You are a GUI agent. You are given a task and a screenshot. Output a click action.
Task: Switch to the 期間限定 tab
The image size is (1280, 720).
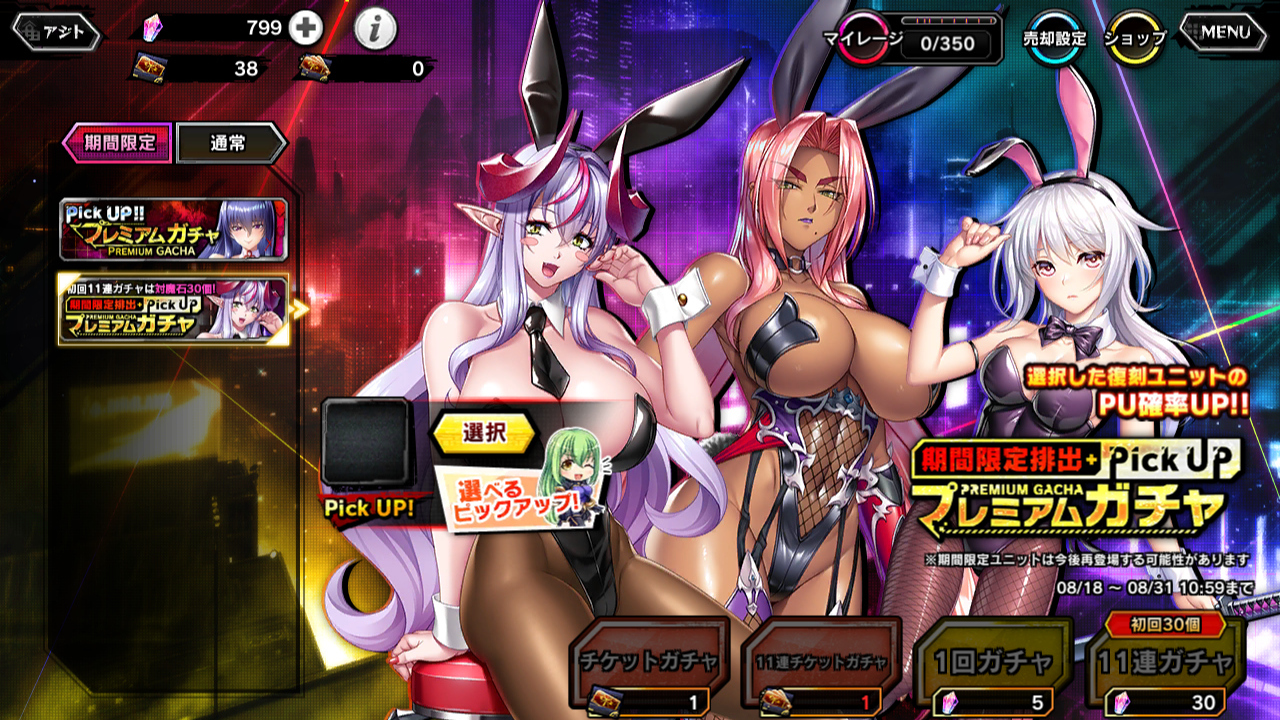click(x=119, y=142)
